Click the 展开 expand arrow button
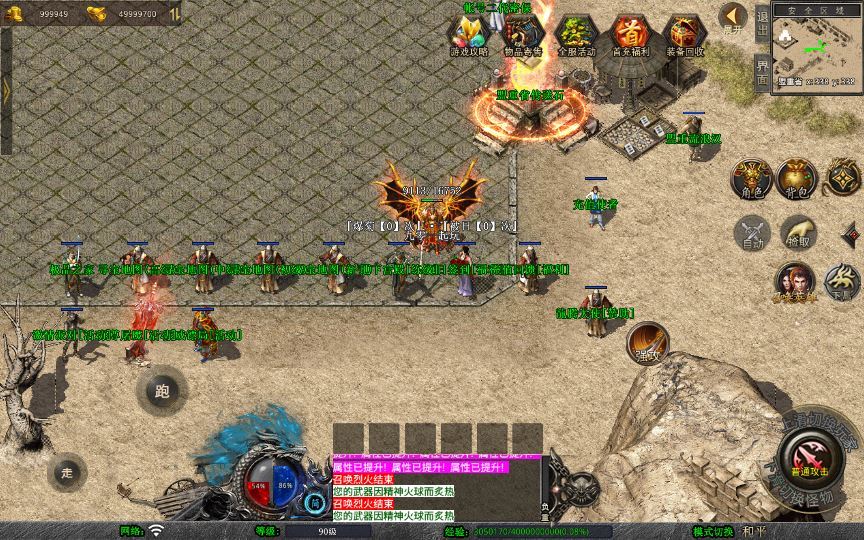 (x=734, y=18)
